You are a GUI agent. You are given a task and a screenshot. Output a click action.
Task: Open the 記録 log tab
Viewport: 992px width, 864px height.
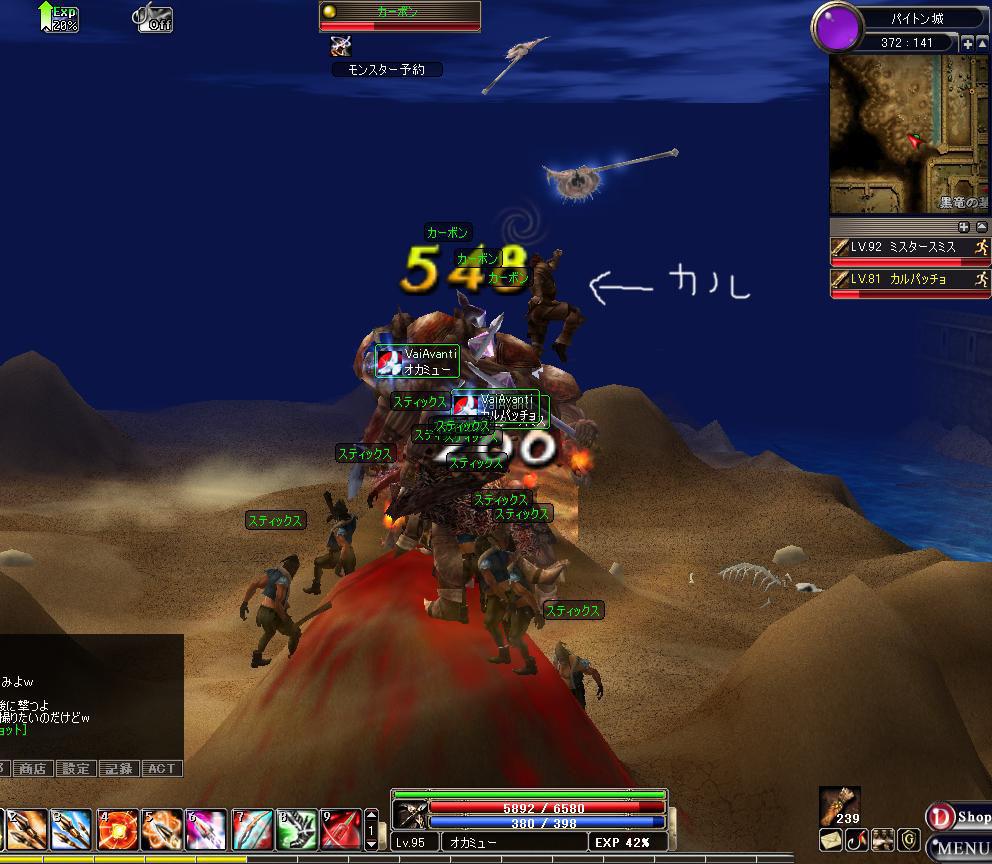(x=118, y=768)
